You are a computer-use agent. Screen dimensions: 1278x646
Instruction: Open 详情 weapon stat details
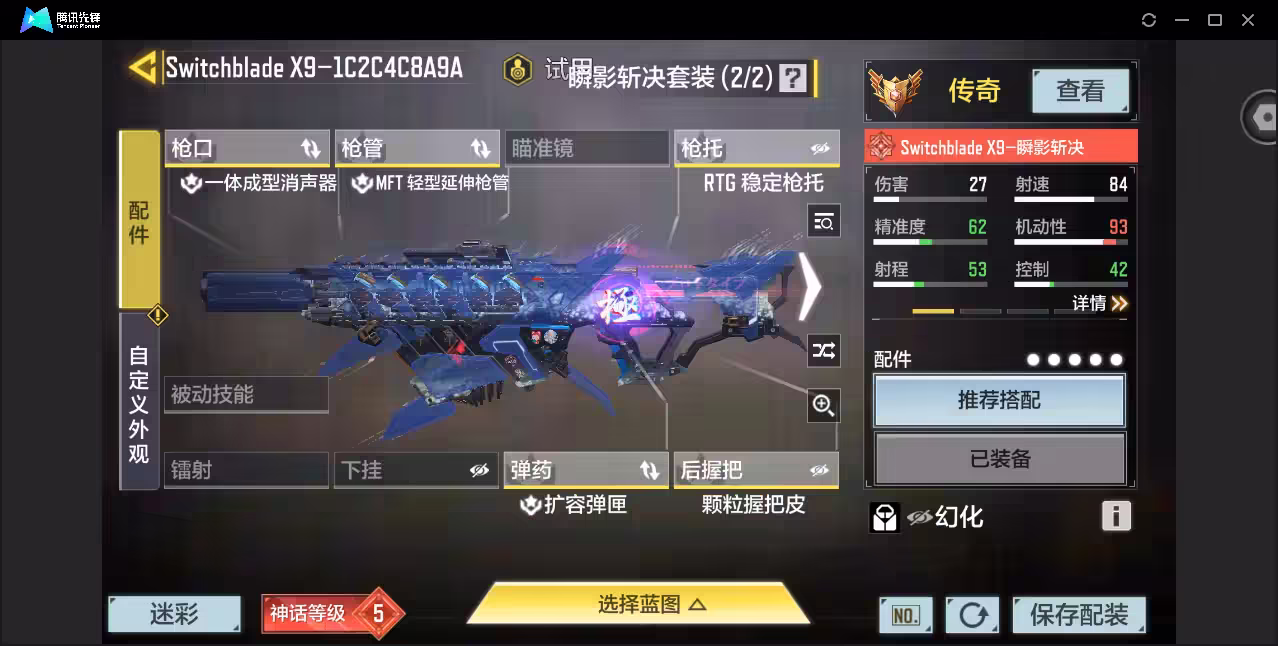tap(1100, 303)
